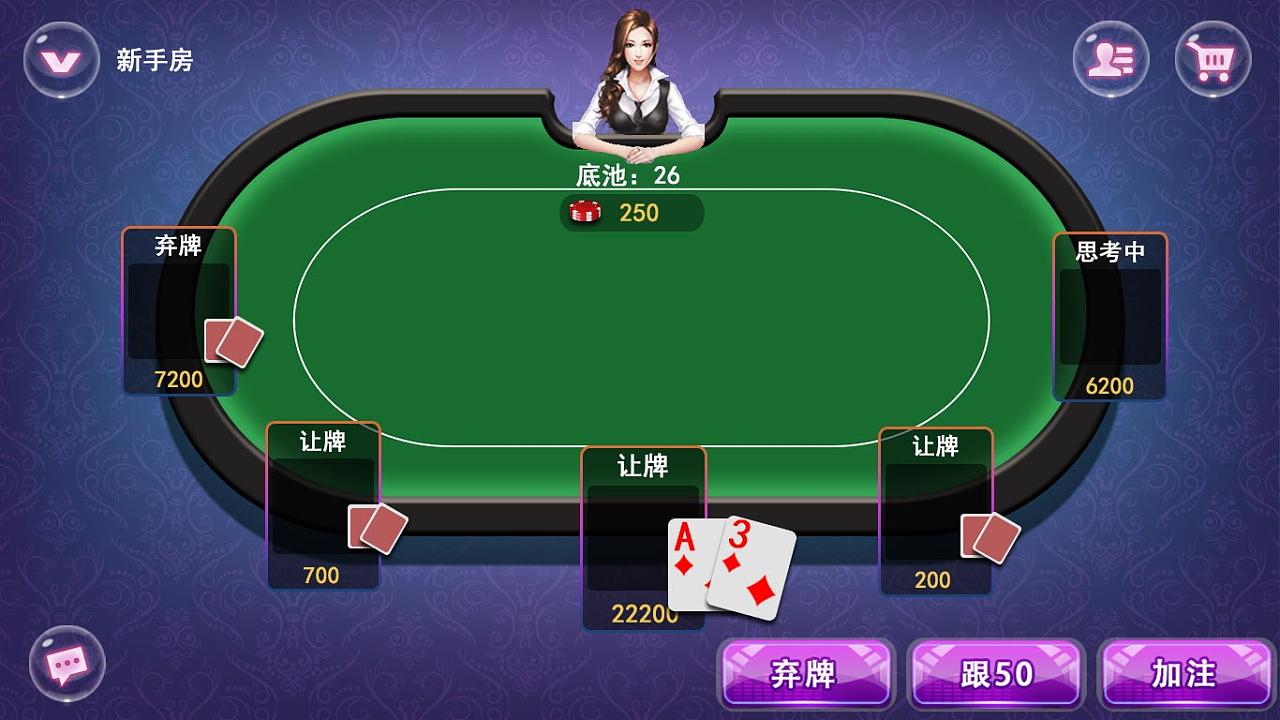Click the player showing 7200 chips
Image resolution: width=1280 pixels, height=720 pixels.
[x=180, y=310]
